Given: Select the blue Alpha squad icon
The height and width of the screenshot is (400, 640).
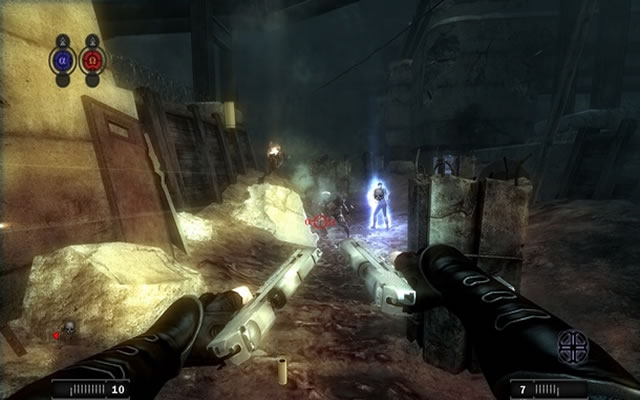Looking at the screenshot, I should (x=62, y=59).
